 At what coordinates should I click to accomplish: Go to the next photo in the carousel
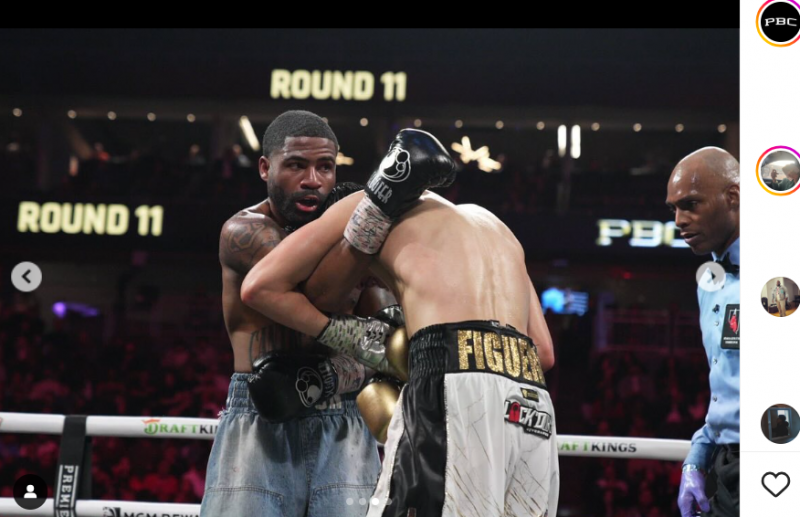coord(711,277)
